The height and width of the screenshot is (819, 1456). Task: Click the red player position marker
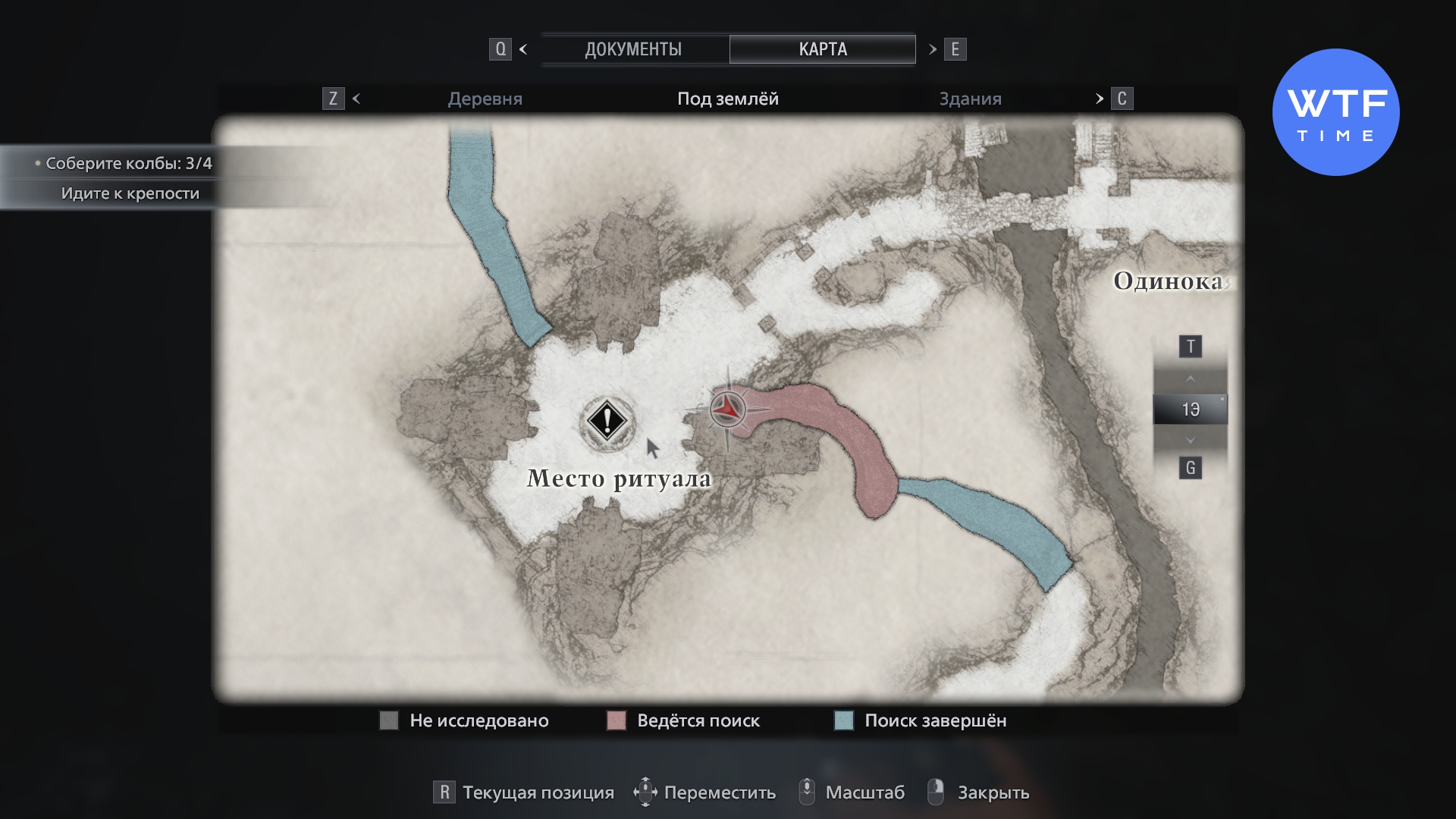tap(727, 409)
